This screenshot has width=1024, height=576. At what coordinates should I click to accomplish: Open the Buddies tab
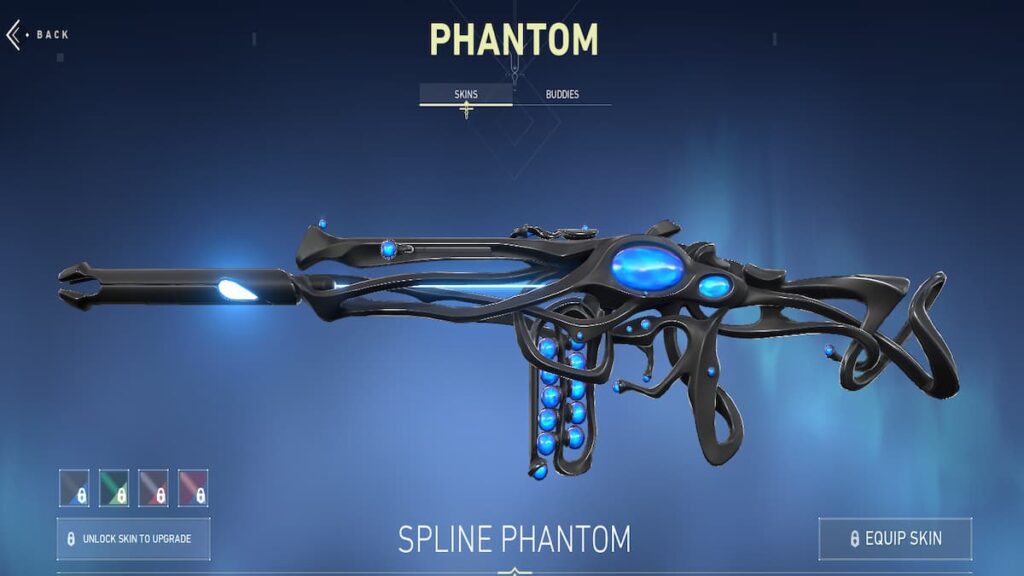click(561, 95)
